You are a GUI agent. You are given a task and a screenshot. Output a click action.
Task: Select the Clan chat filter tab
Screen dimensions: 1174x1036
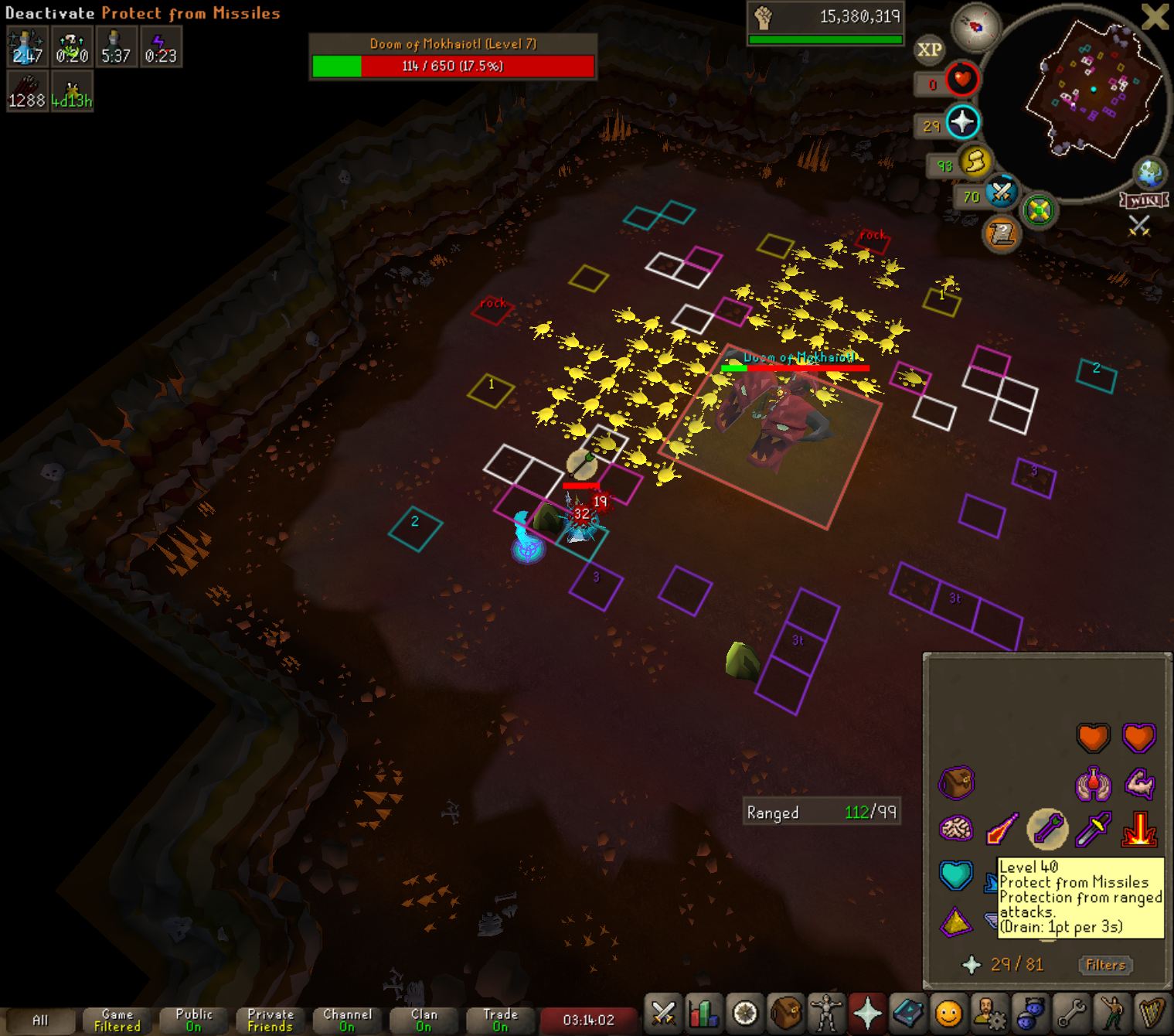424,1020
